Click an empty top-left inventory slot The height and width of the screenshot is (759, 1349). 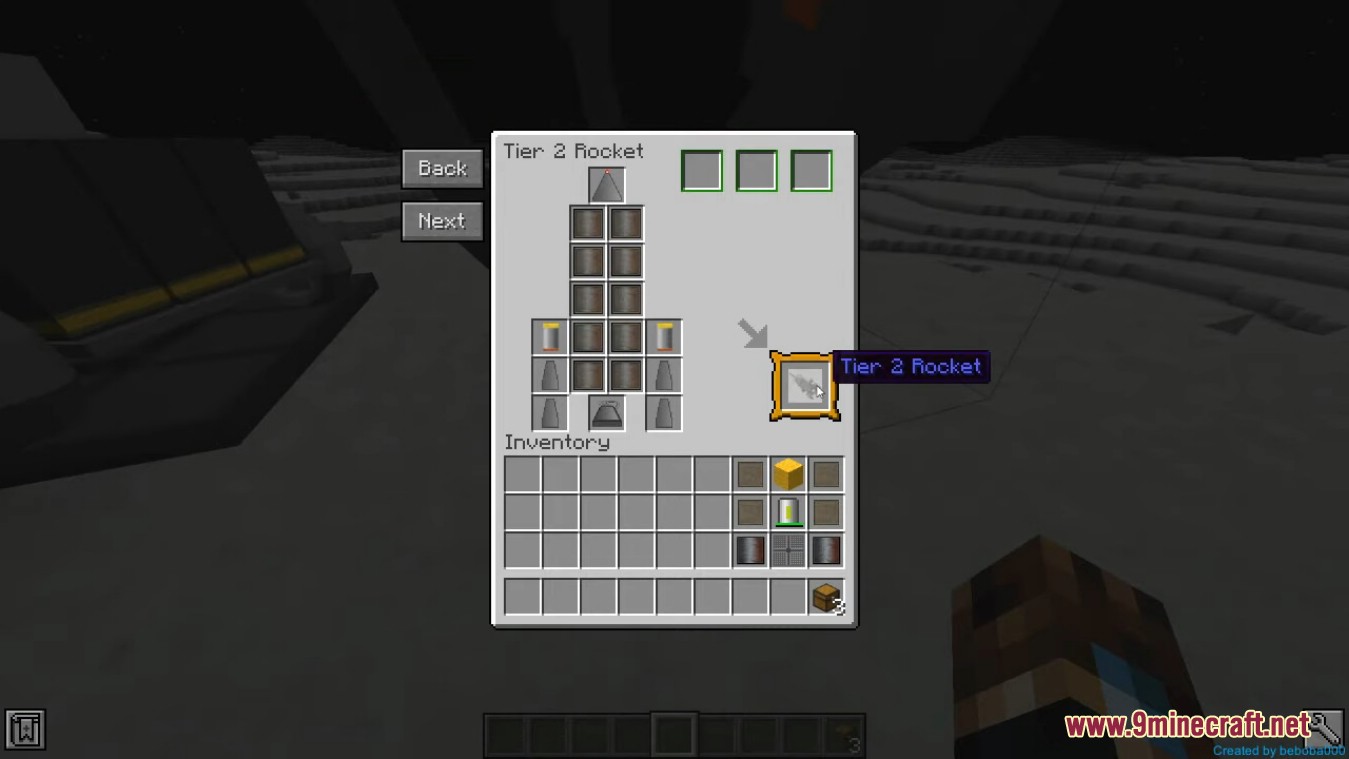(521, 474)
